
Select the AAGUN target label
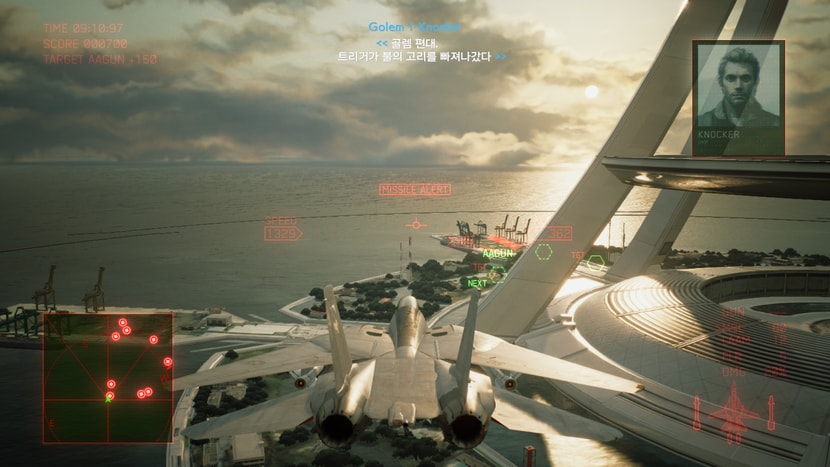[497, 254]
